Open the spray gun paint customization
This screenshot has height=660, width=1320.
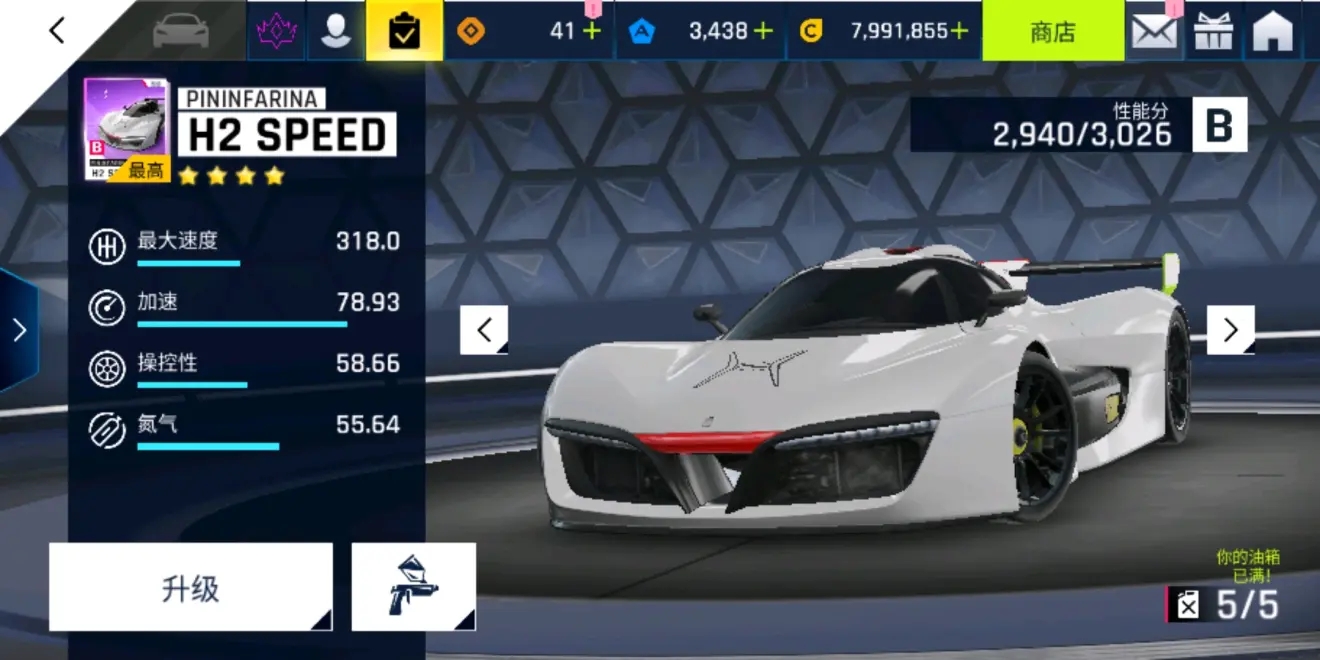tap(413, 587)
